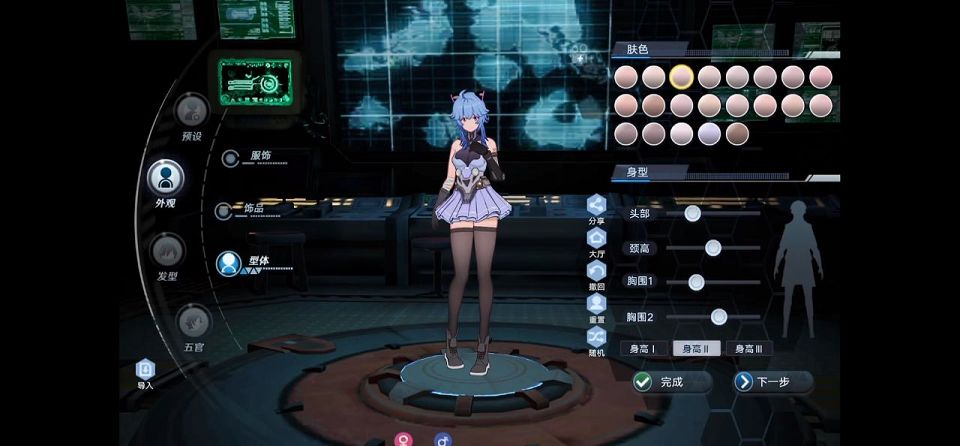
Task: Select the 外观 appearance tab
Action: (165, 179)
